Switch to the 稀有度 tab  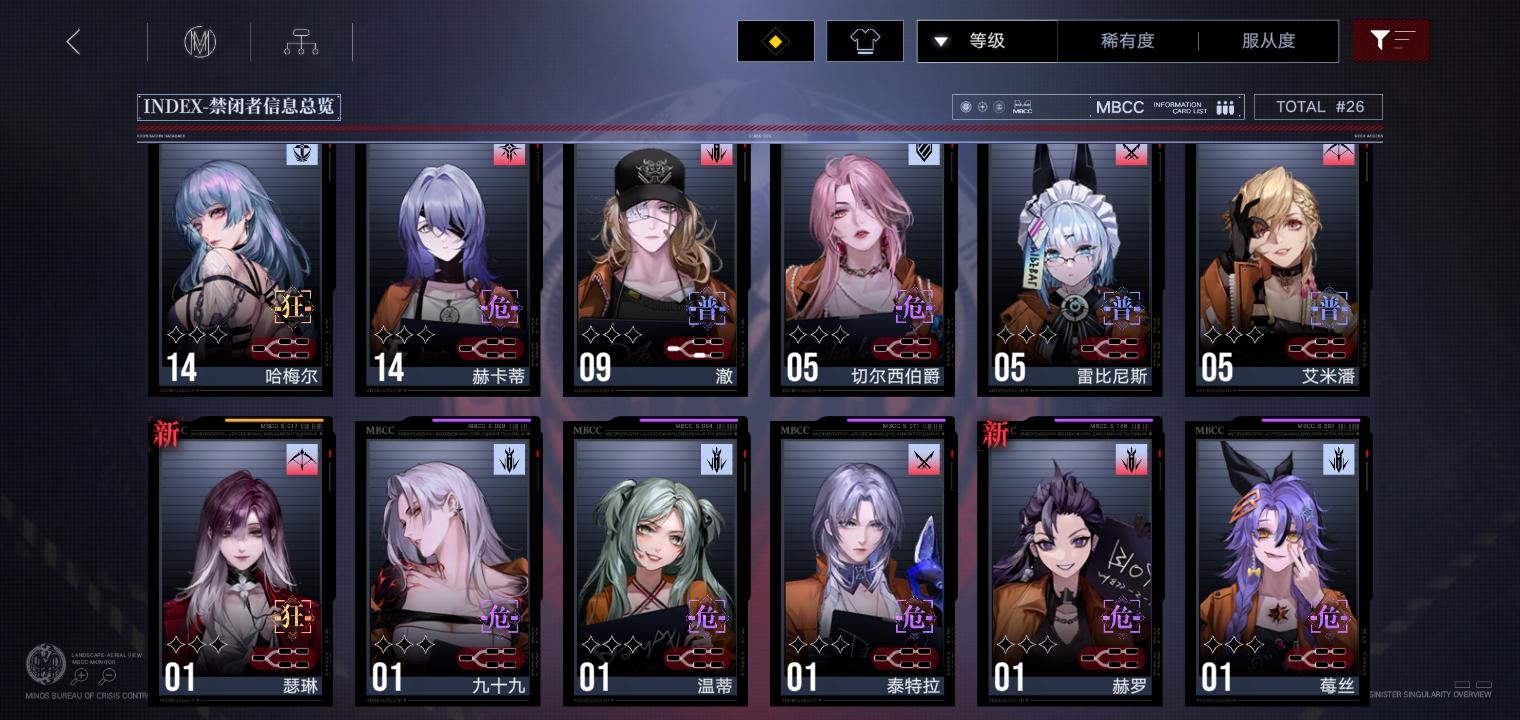[x=1129, y=41]
